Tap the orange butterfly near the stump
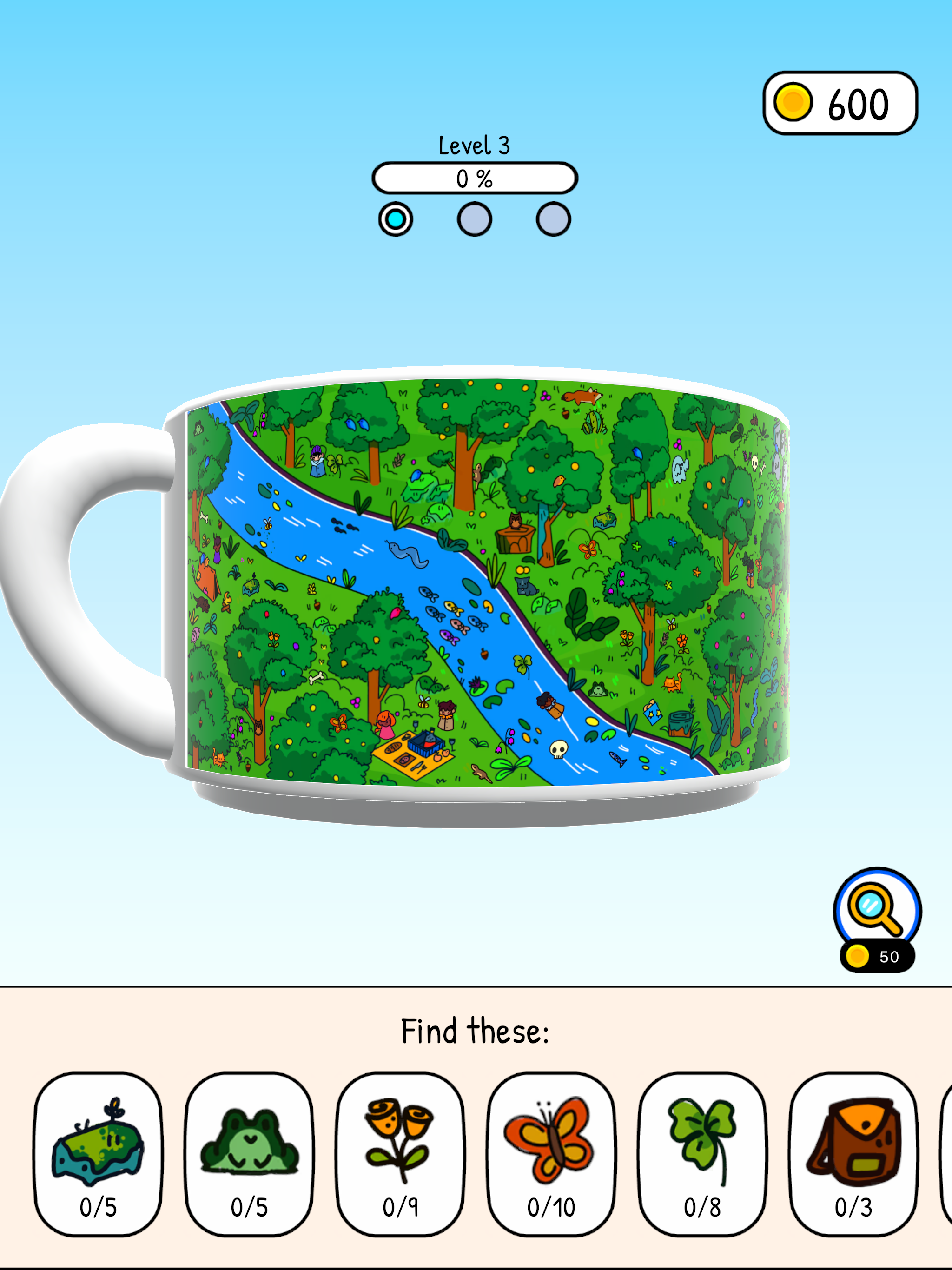952x1270 pixels. (588, 550)
